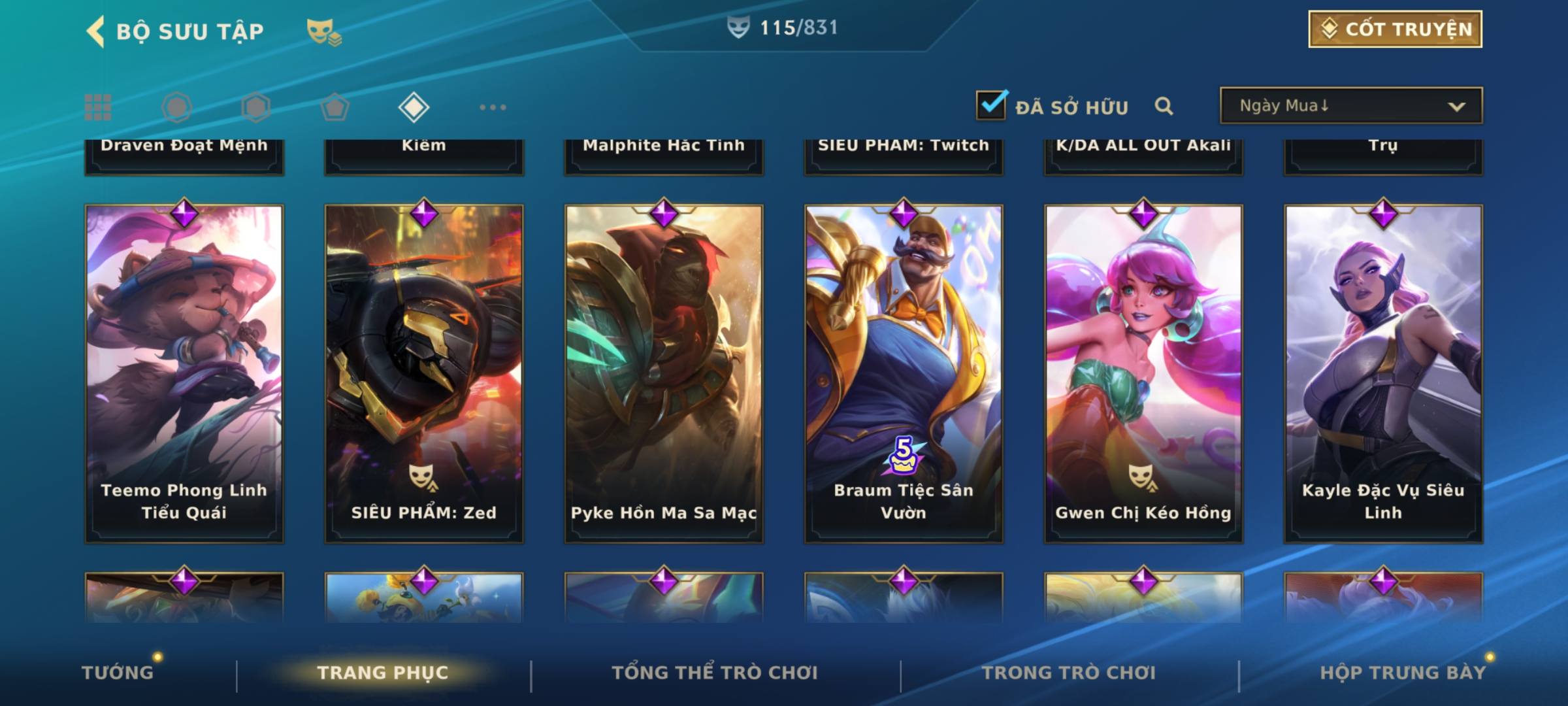Select Braum Tiệc Sân Vườn skin card

point(904,373)
